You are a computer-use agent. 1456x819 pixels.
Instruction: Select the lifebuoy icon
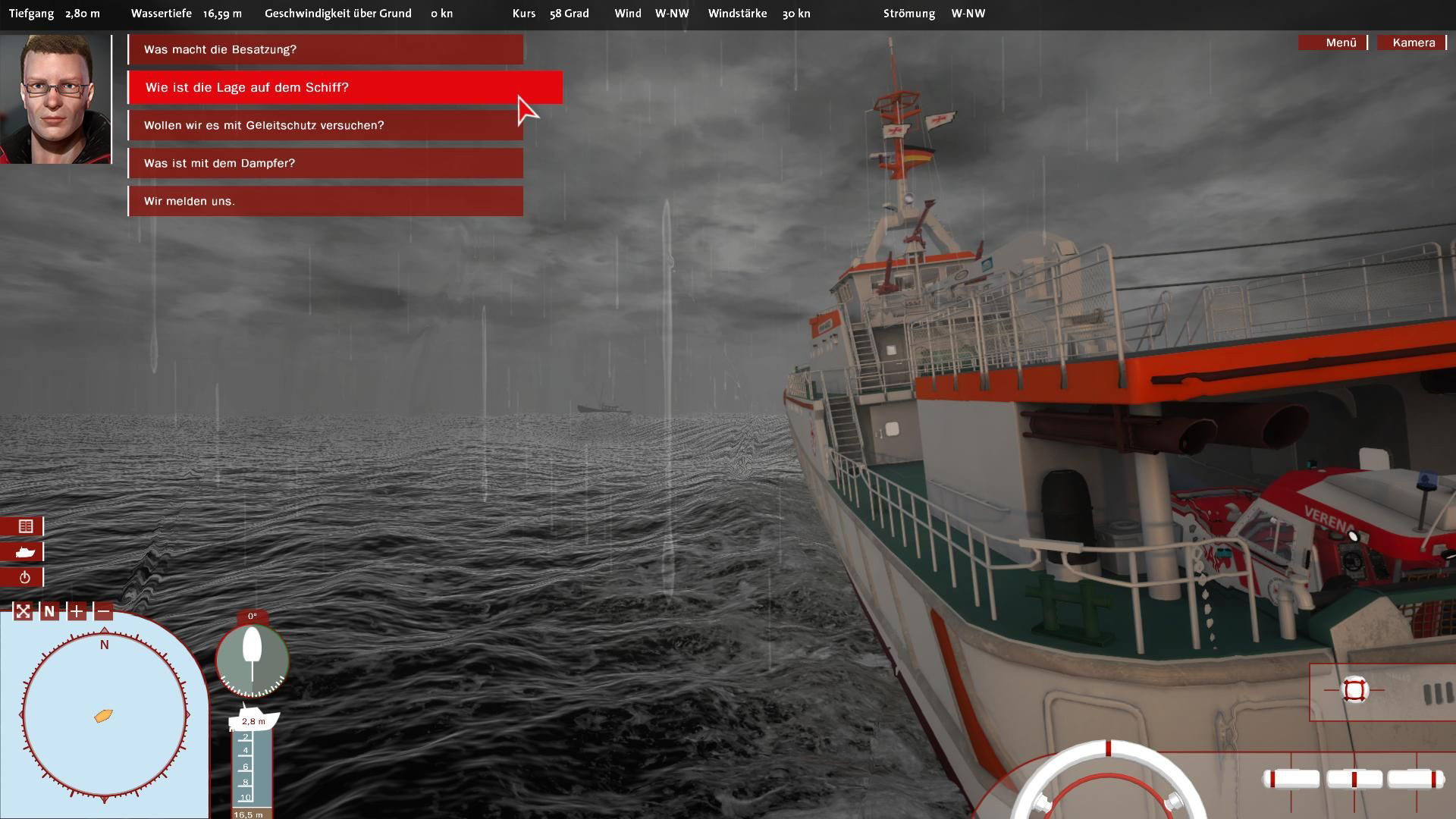1354,690
